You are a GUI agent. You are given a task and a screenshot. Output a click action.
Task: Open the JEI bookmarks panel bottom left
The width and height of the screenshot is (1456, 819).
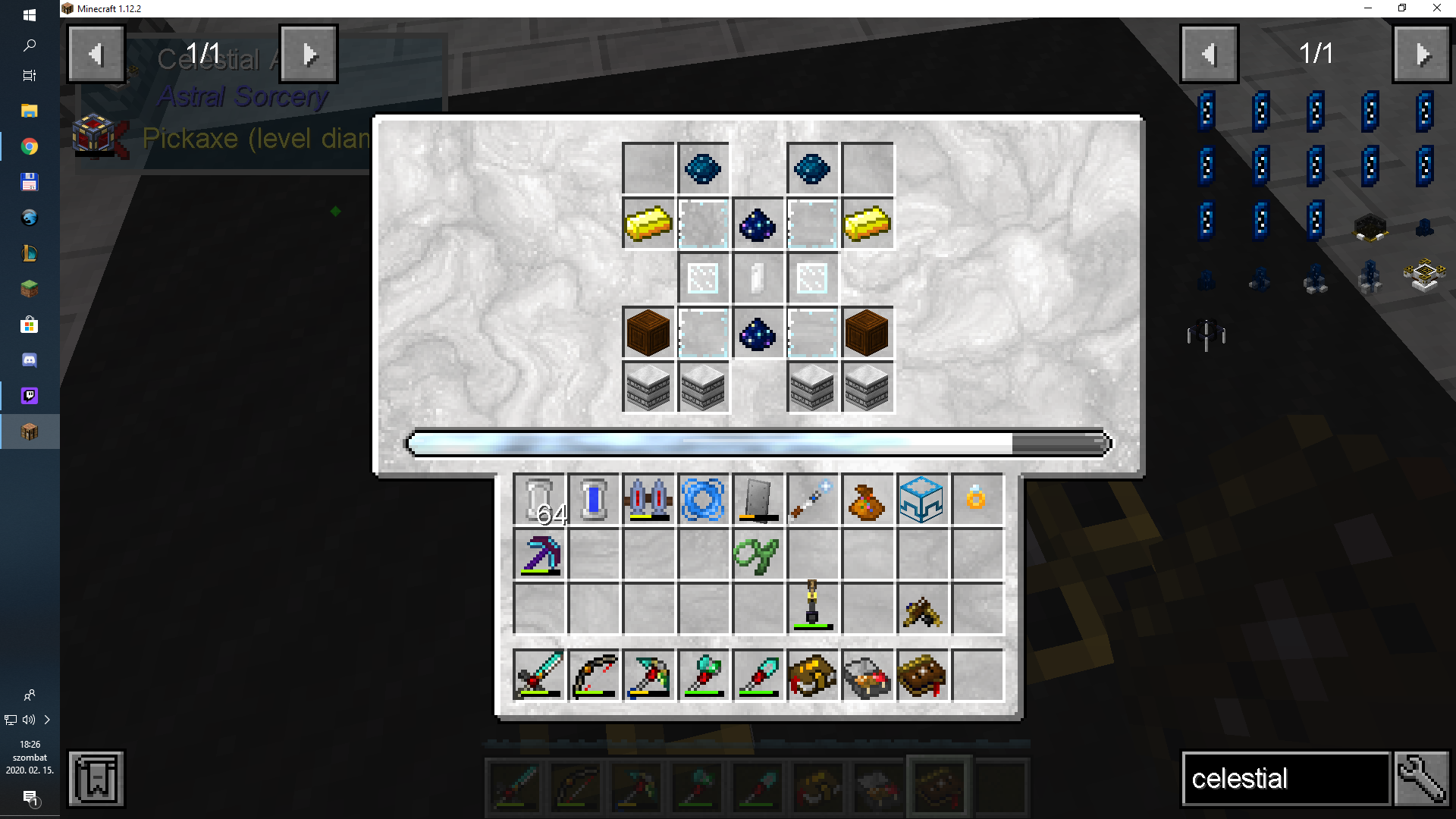click(95, 778)
